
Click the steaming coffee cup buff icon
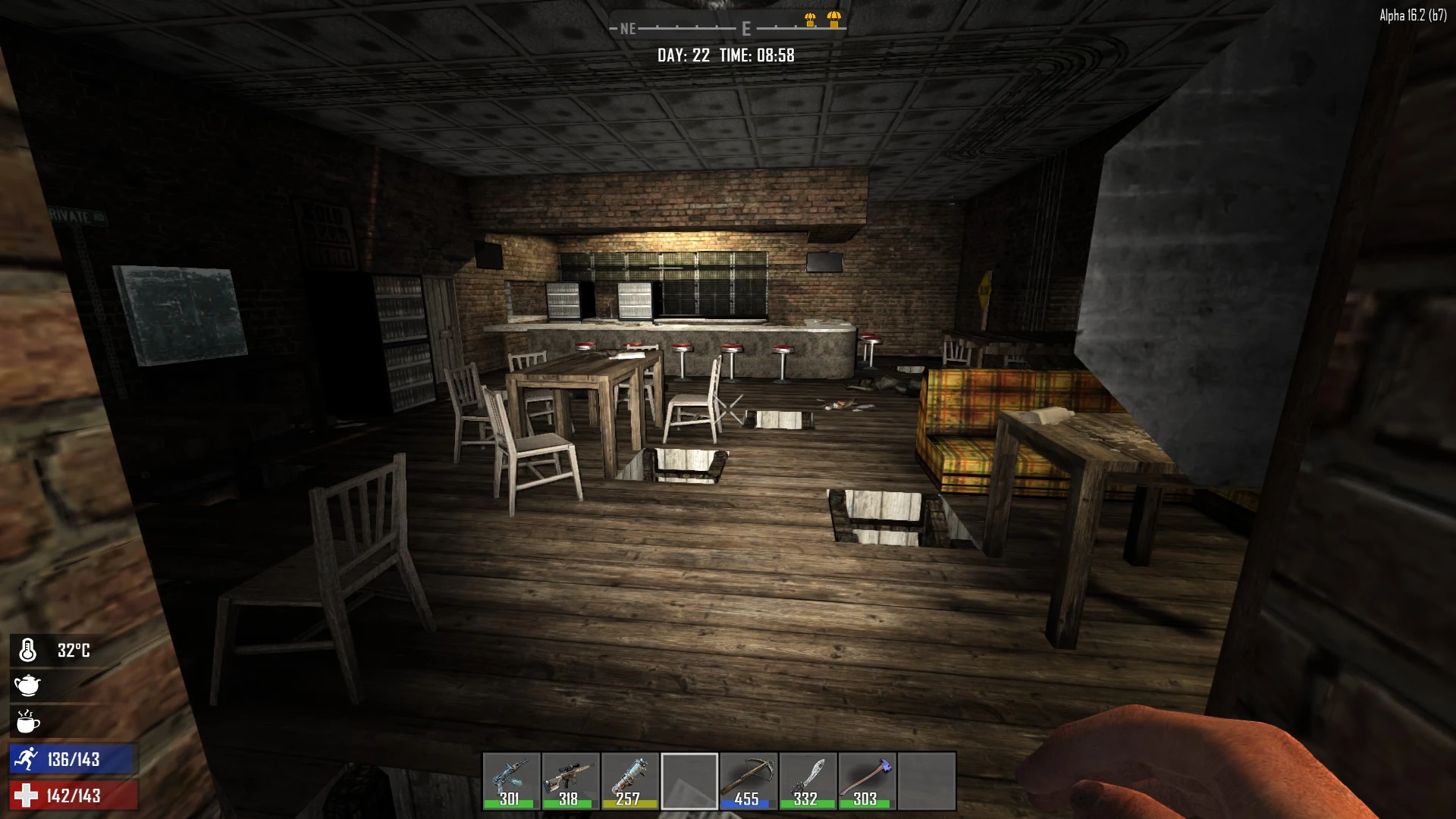coord(27,722)
